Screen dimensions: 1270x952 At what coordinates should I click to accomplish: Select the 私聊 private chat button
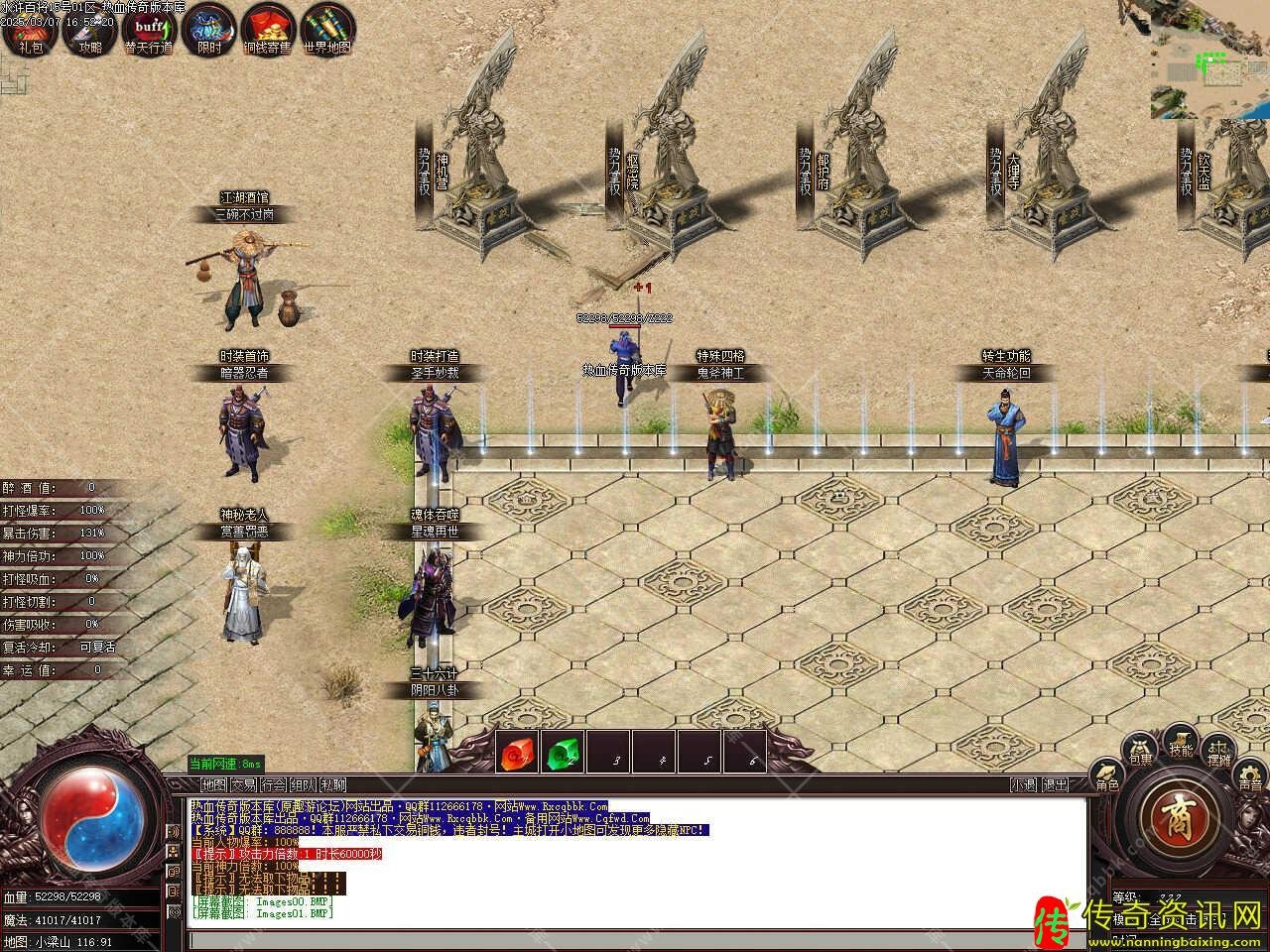[333, 784]
